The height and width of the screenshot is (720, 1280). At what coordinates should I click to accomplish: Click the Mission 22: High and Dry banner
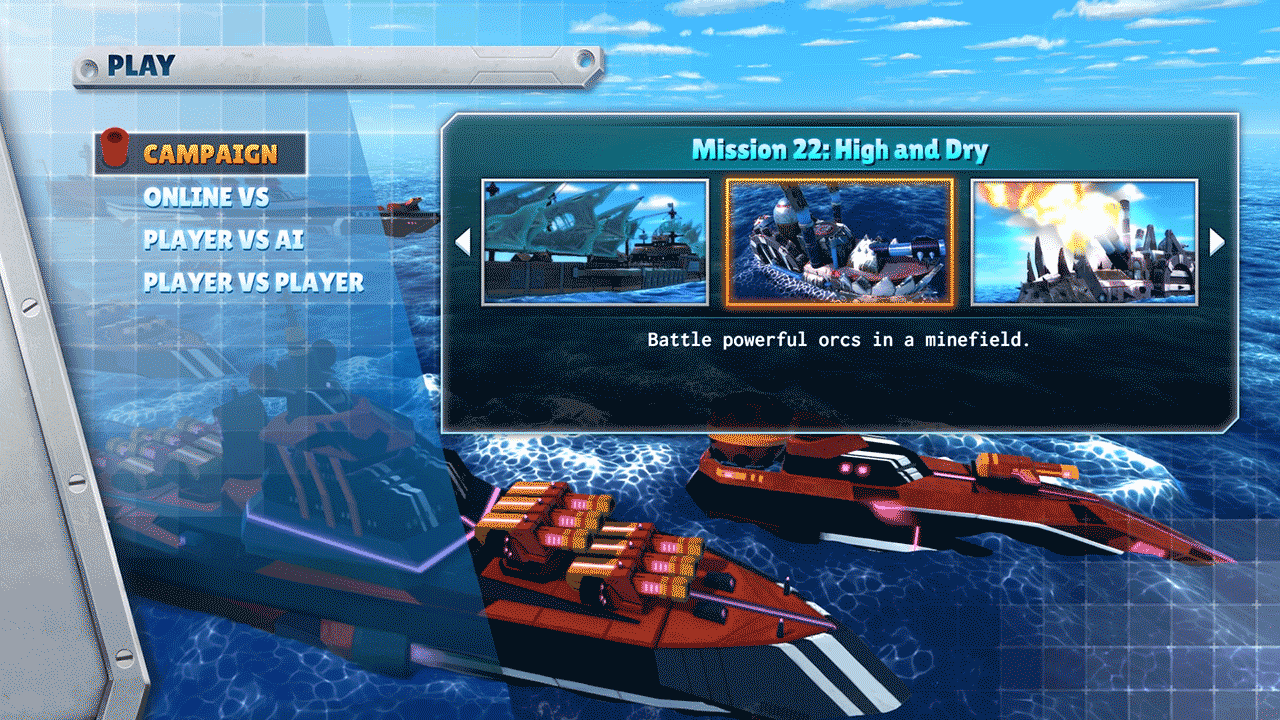(x=838, y=148)
